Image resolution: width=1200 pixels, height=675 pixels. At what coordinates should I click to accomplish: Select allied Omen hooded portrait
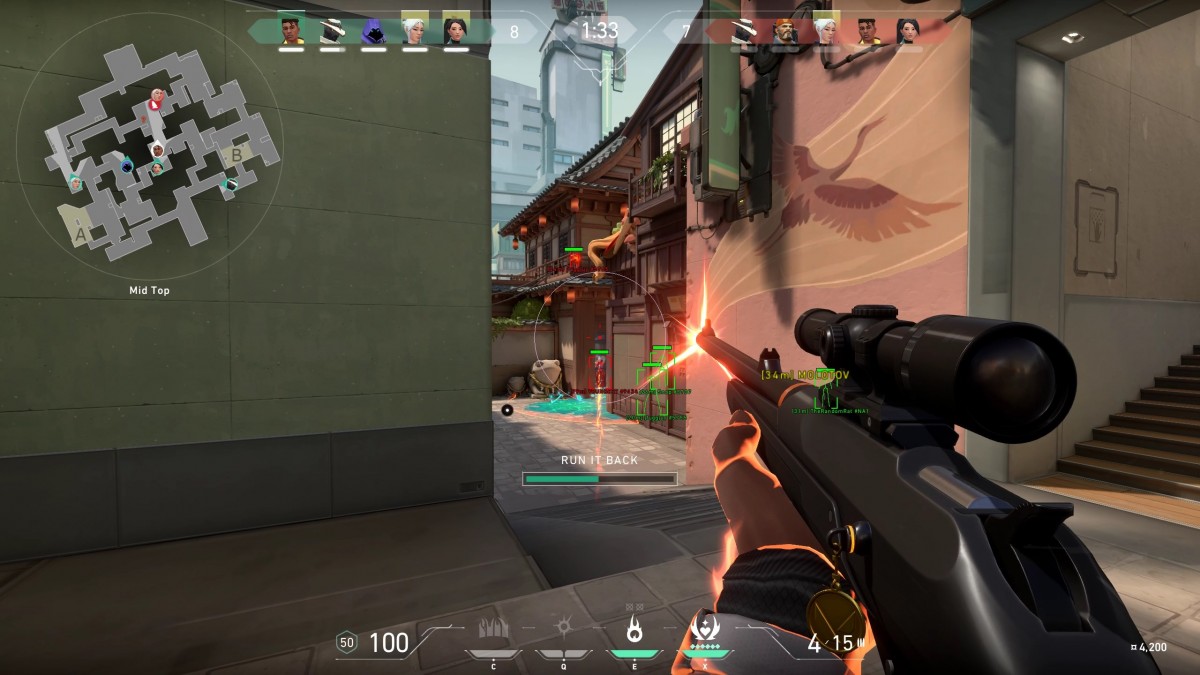coord(373,31)
